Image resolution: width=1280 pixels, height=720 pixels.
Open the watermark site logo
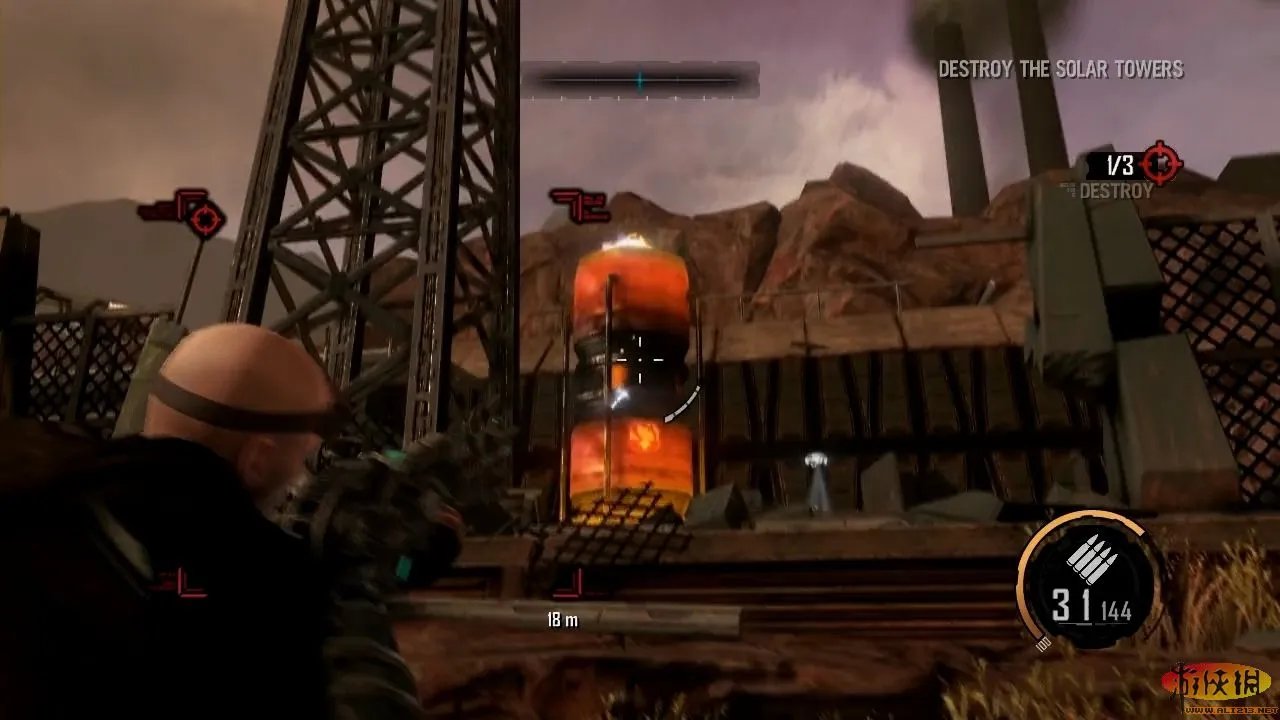click(x=1215, y=685)
